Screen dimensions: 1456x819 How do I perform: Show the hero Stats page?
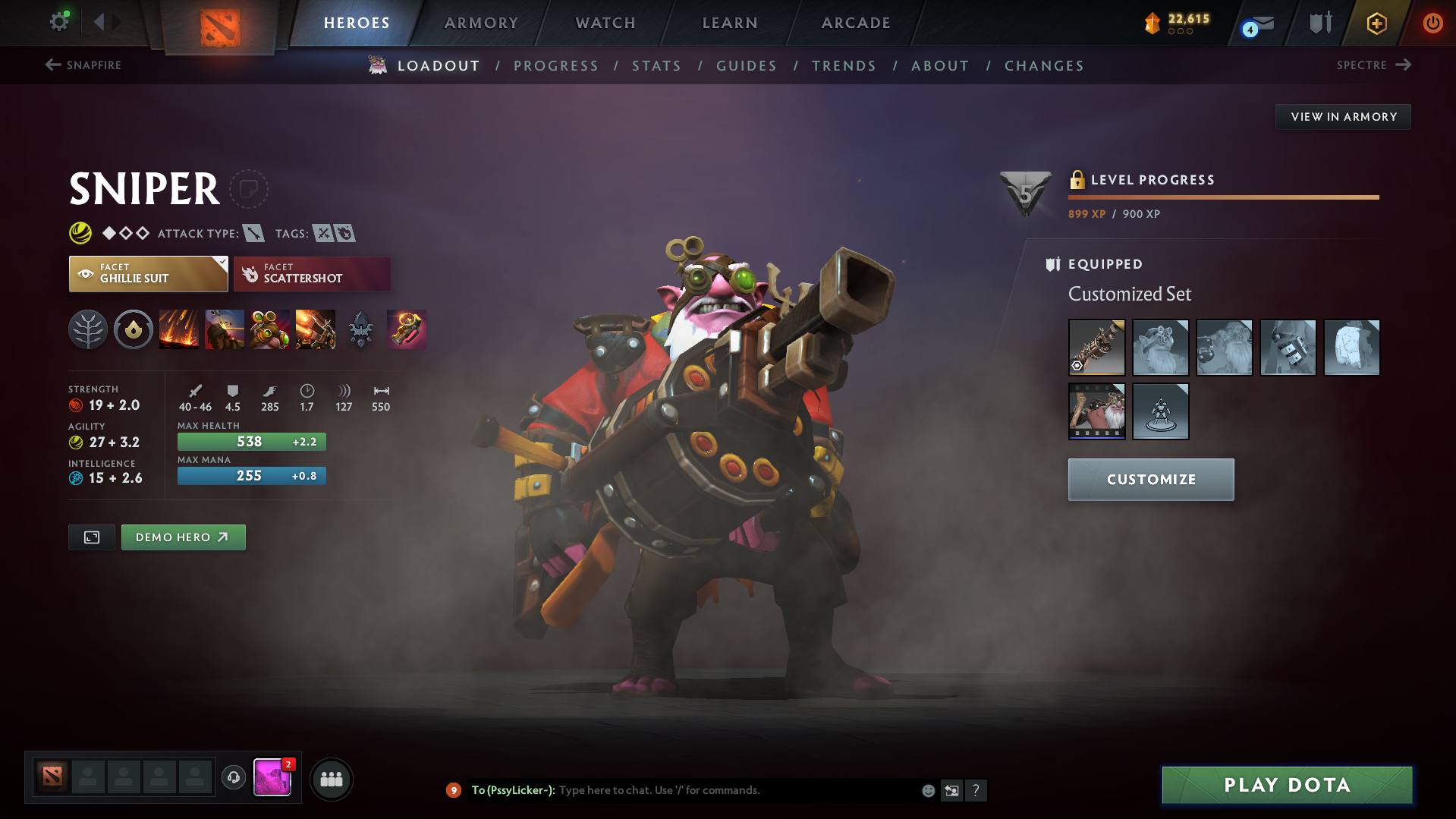point(656,66)
